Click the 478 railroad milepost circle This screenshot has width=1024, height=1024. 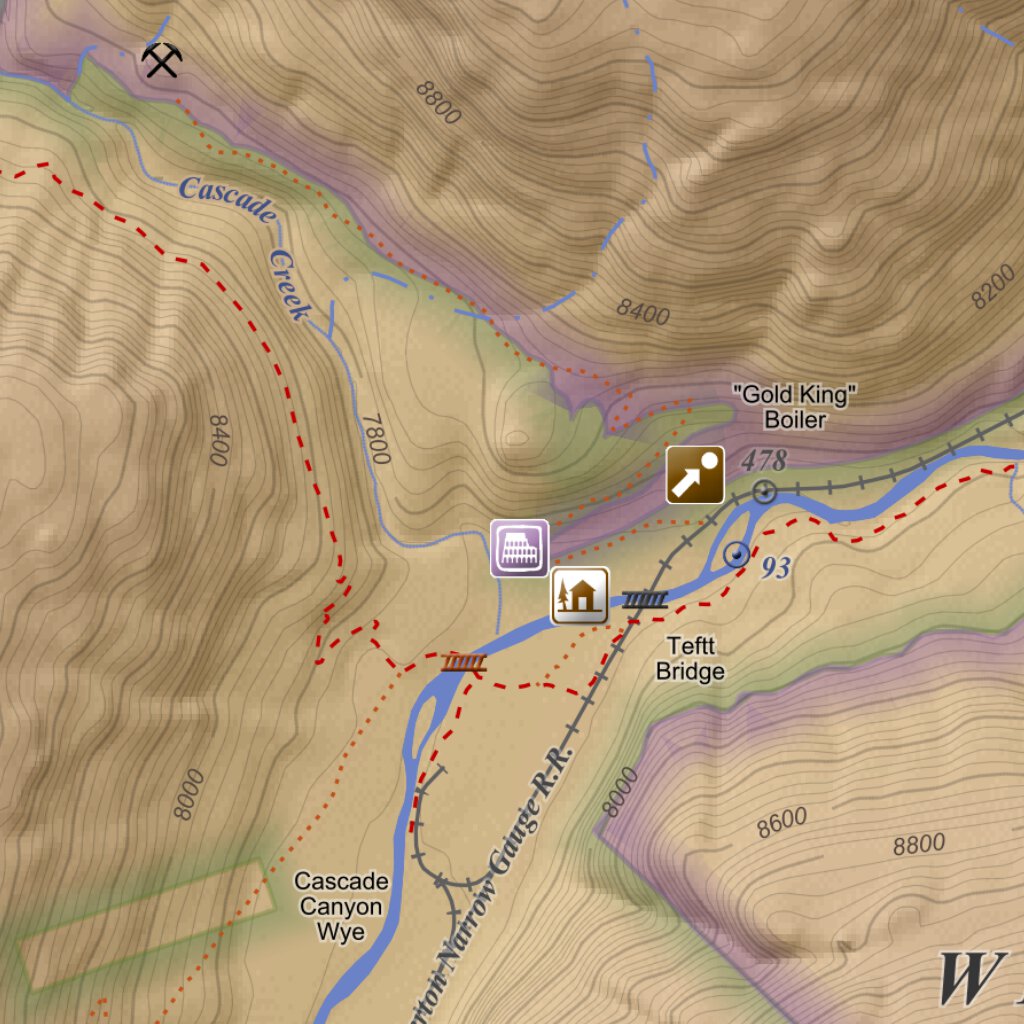point(765,491)
